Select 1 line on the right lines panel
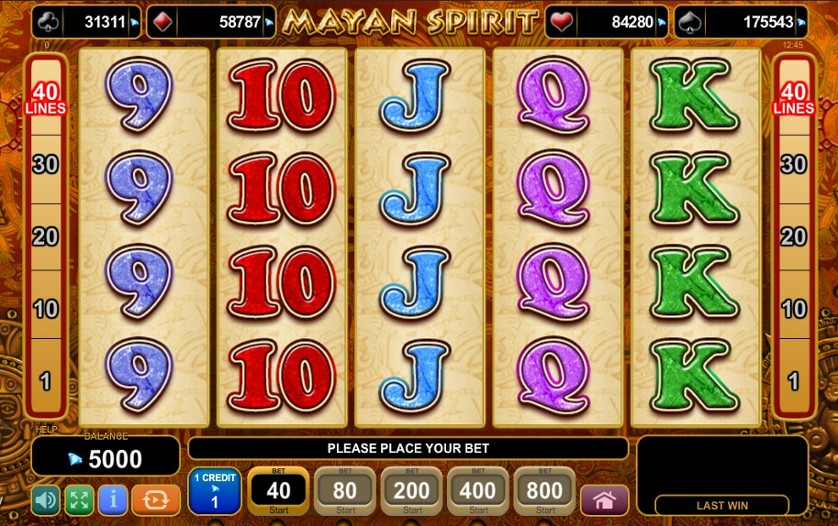This screenshot has height=526, width=838. [x=793, y=380]
